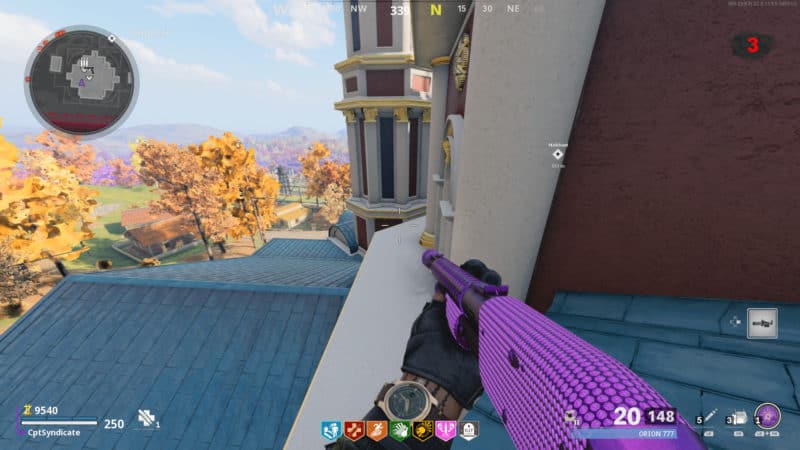Click the objective waypoint diamond marker
The height and width of the screenshot is (450, 800).
point(558,154)
